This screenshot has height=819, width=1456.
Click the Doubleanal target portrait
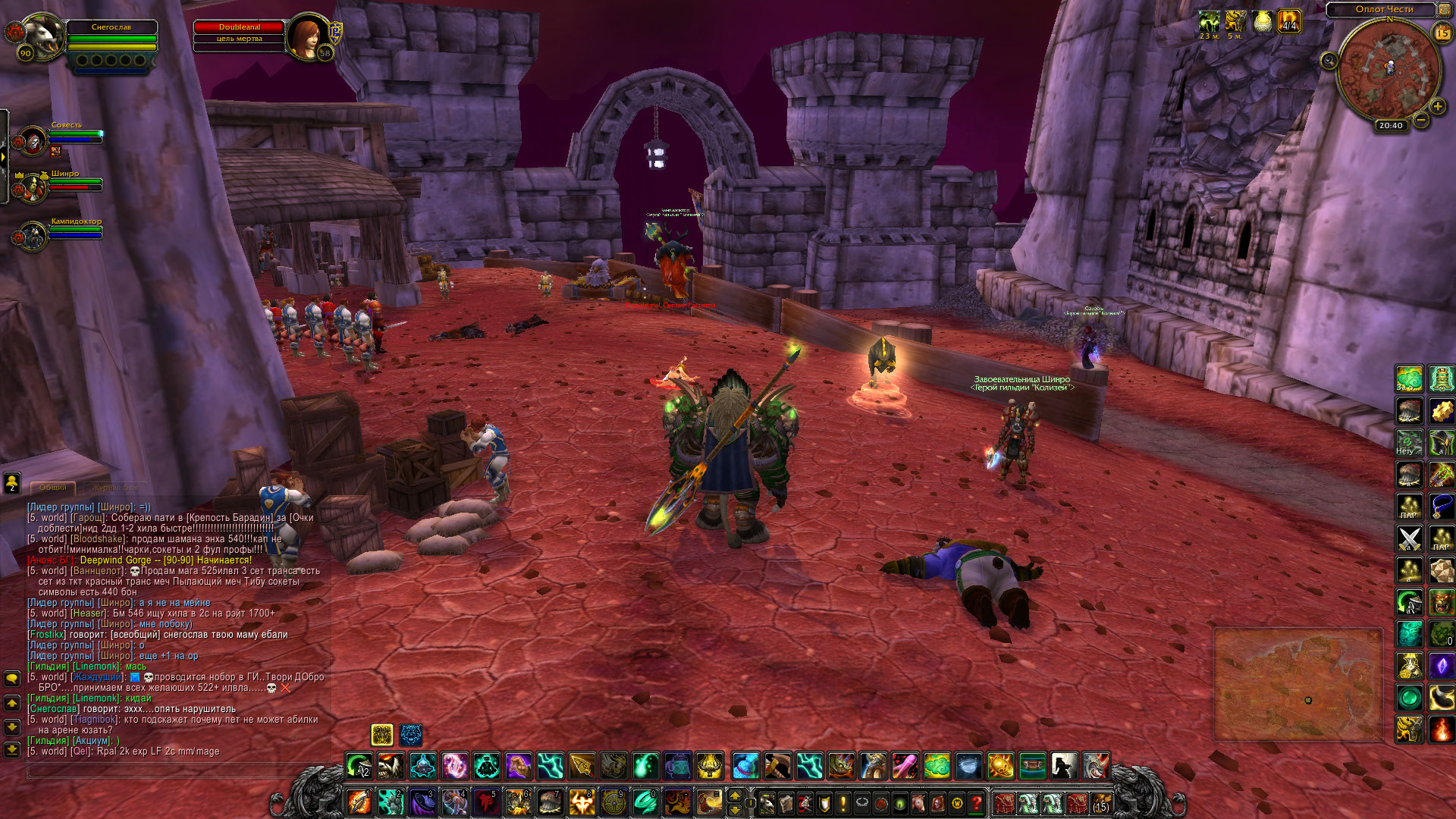pyautogui.click(x=307, y=35)
